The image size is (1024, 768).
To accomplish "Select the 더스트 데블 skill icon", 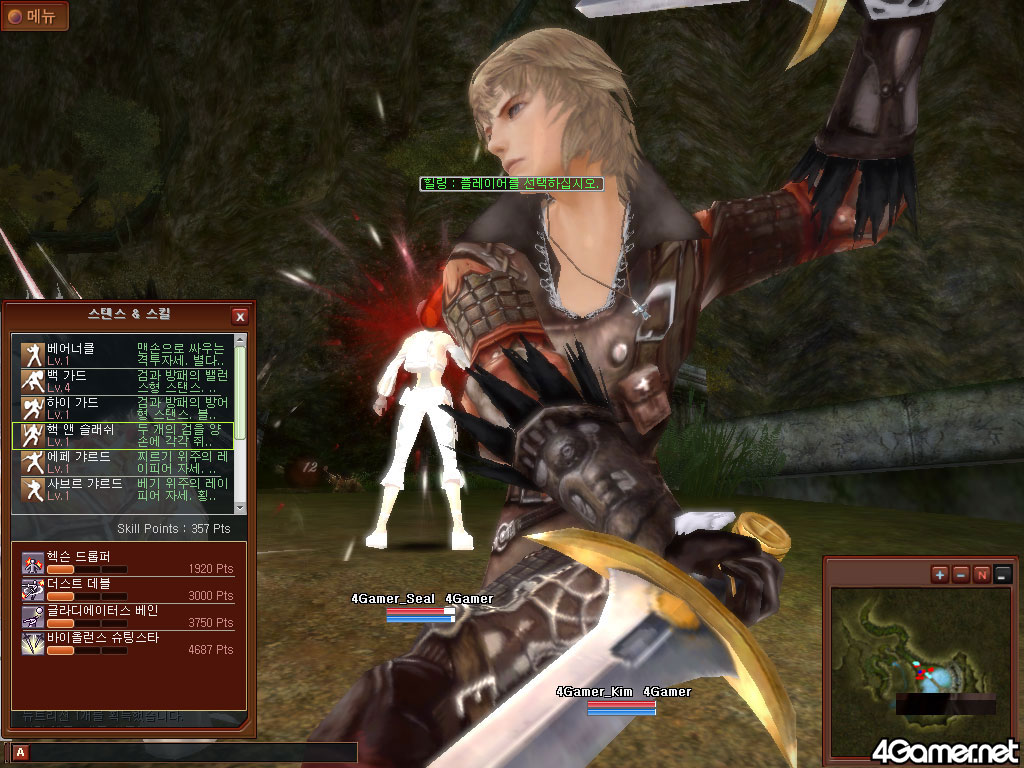I will [33, 589].
